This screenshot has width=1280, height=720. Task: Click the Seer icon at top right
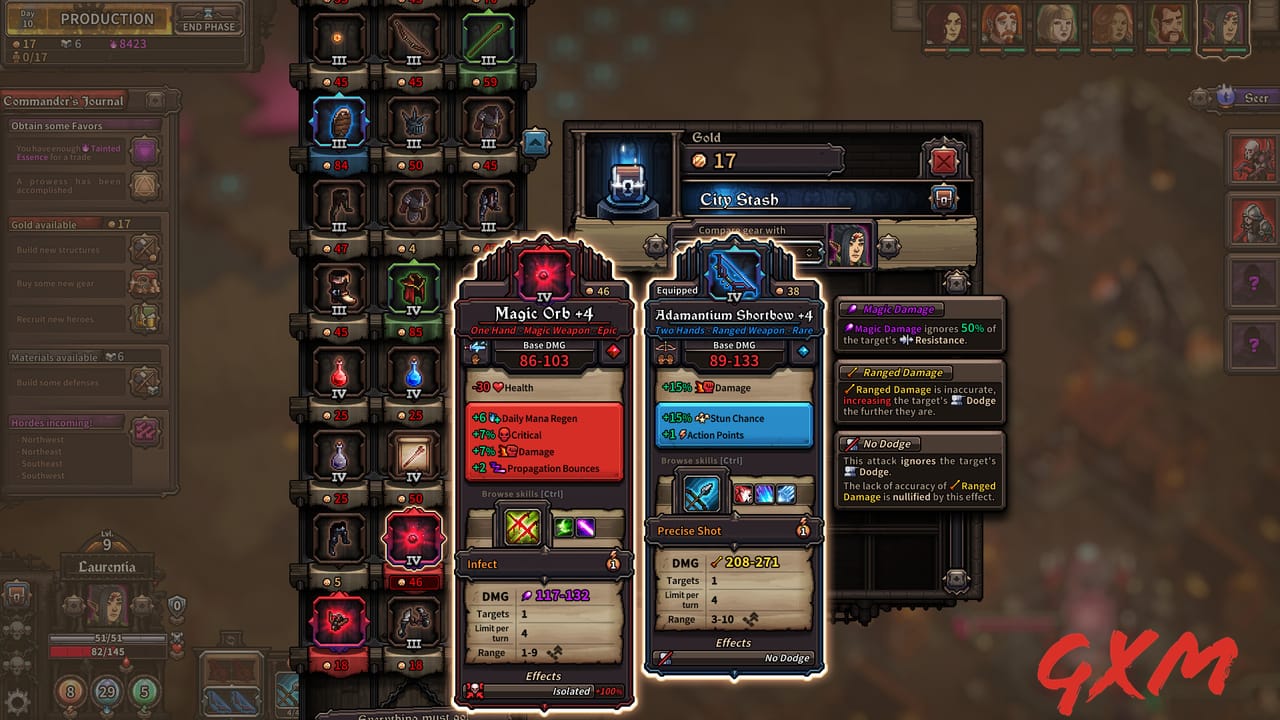(x=1224, y=97)
